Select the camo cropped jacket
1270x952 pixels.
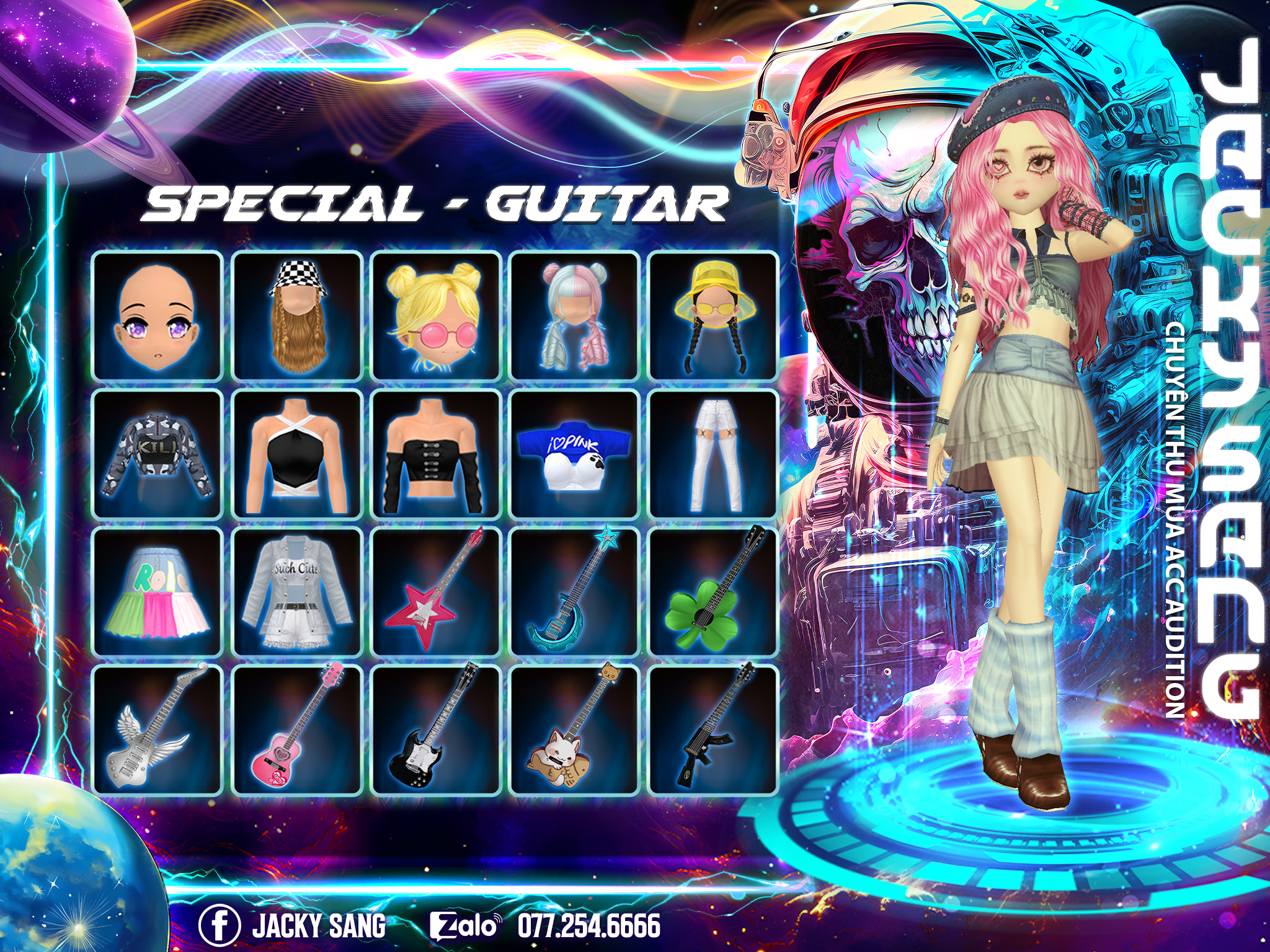pyautogui.click(x=158, y=454)
